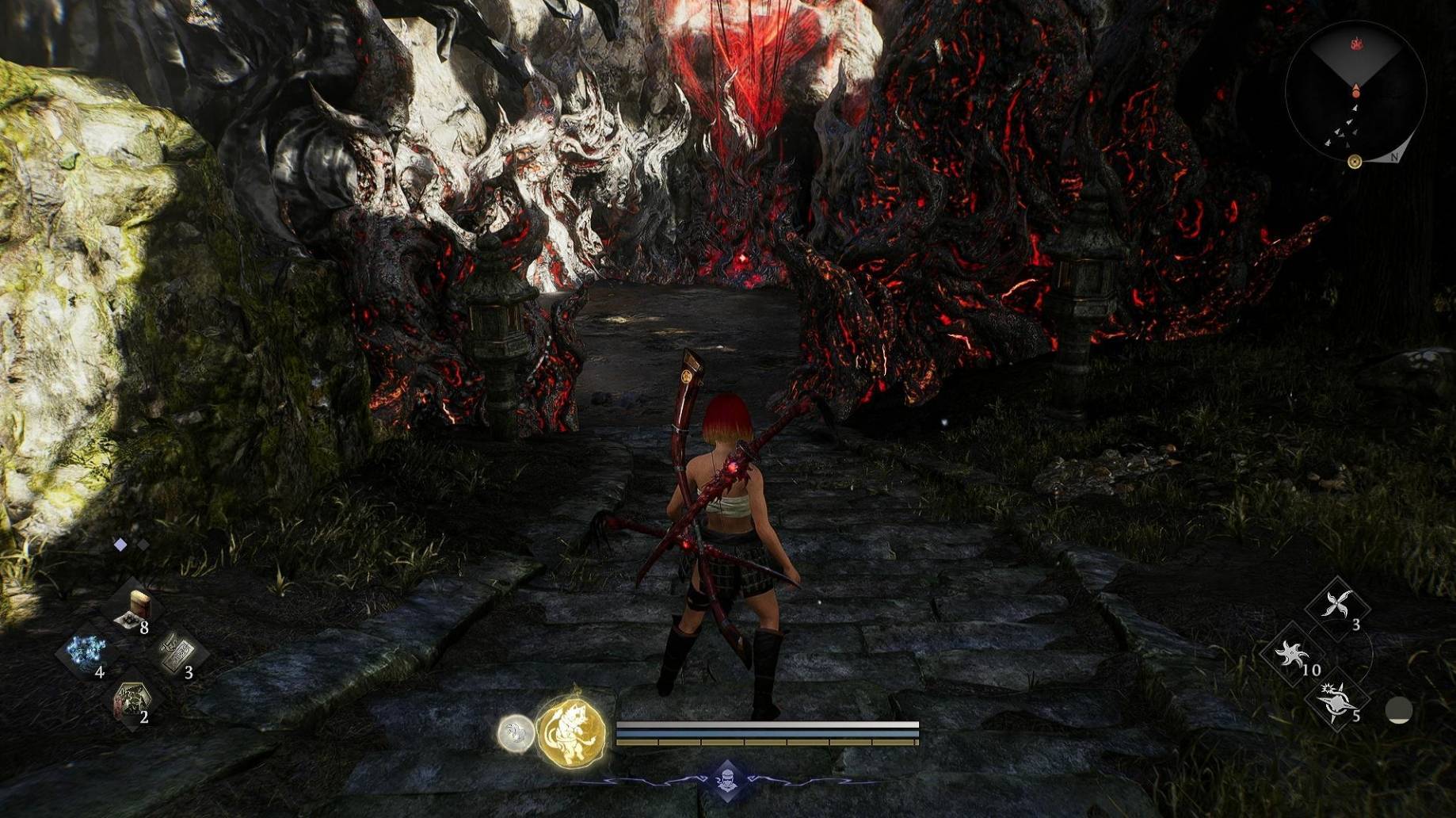1456x818 pixels.
Task: Switch to the small white guardian spirit
Action: click(516, 732)
